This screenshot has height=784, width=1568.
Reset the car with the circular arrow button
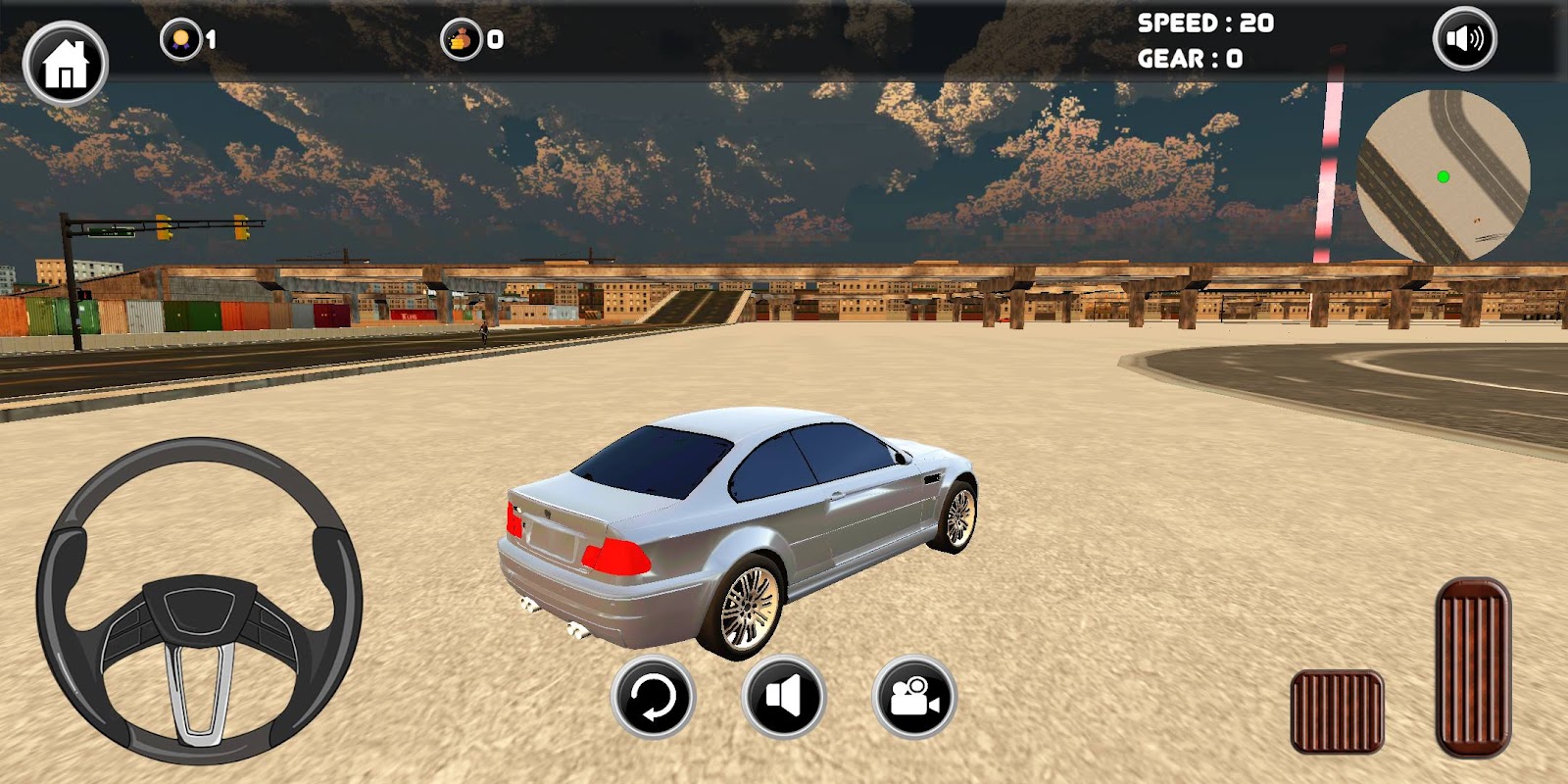[653, 698]
